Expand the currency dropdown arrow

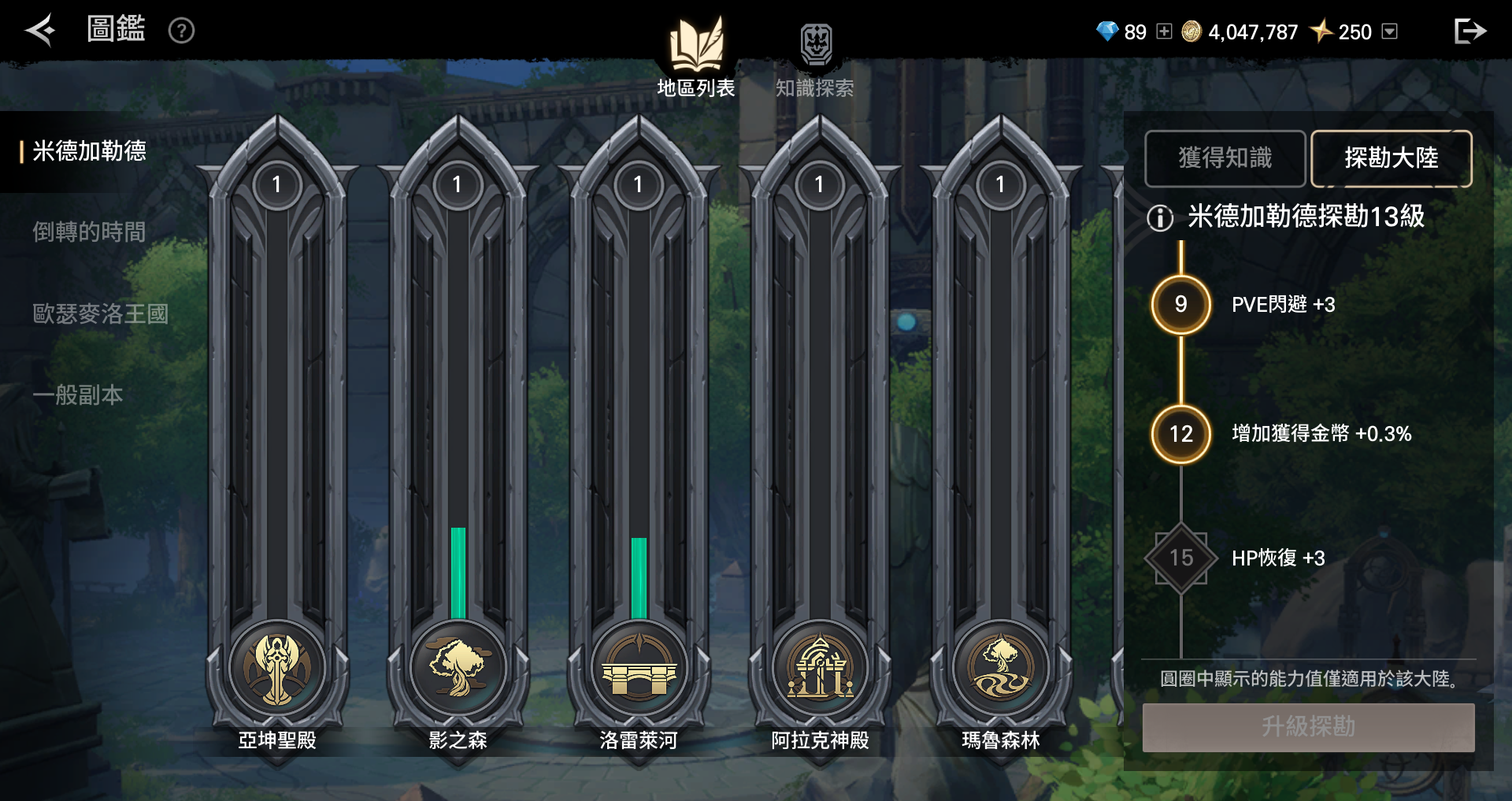pos(1390,32)
